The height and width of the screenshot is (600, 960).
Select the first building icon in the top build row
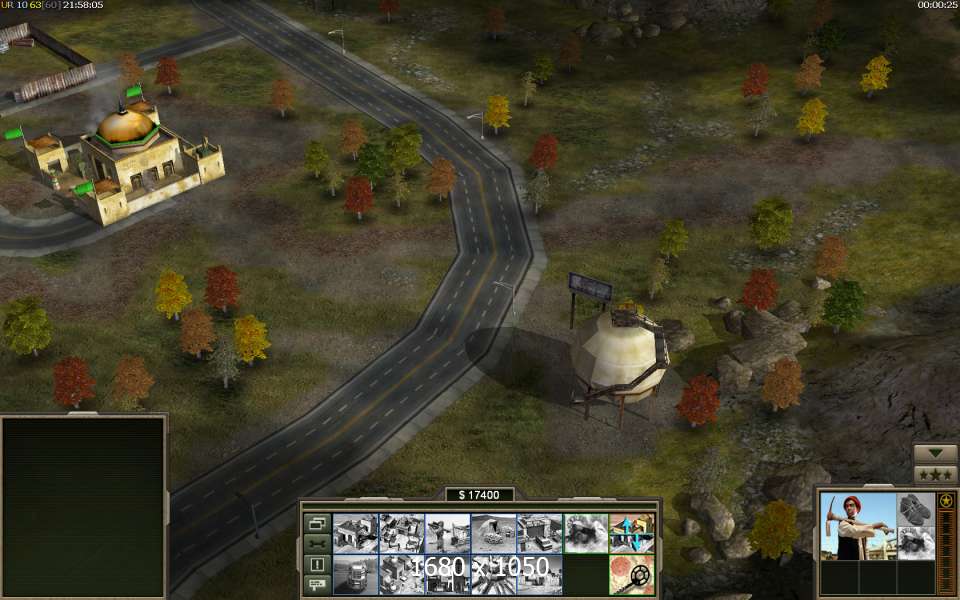355,533
